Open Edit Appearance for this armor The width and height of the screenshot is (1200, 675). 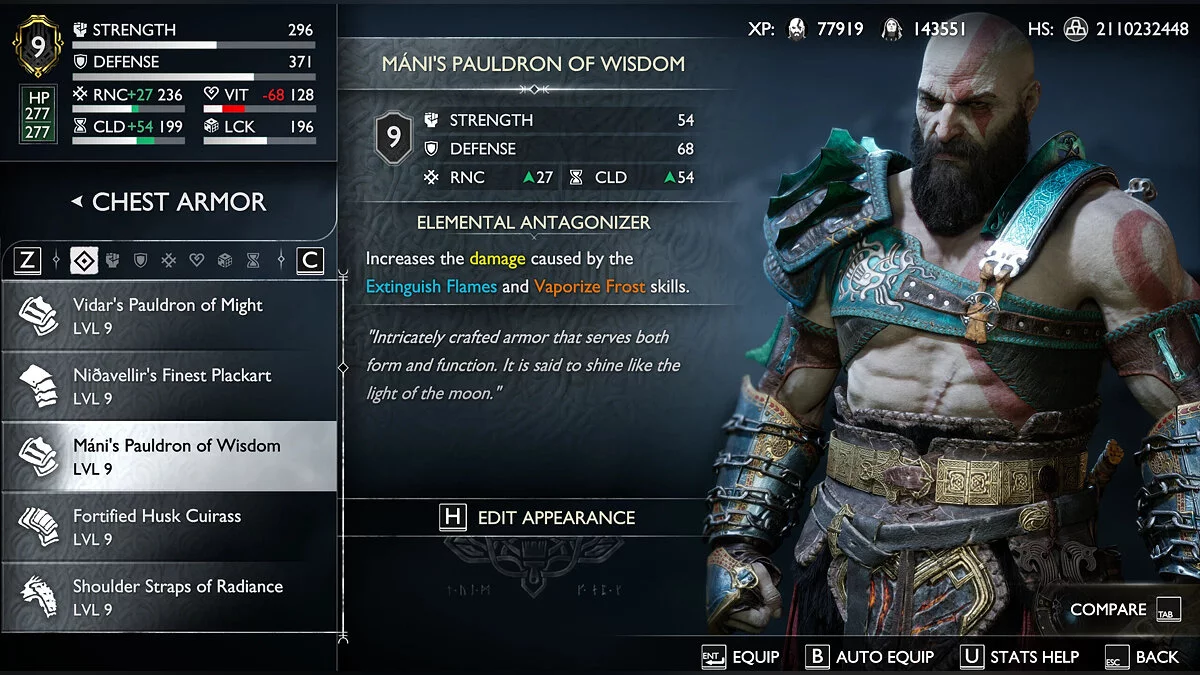[x=538, y=517]
